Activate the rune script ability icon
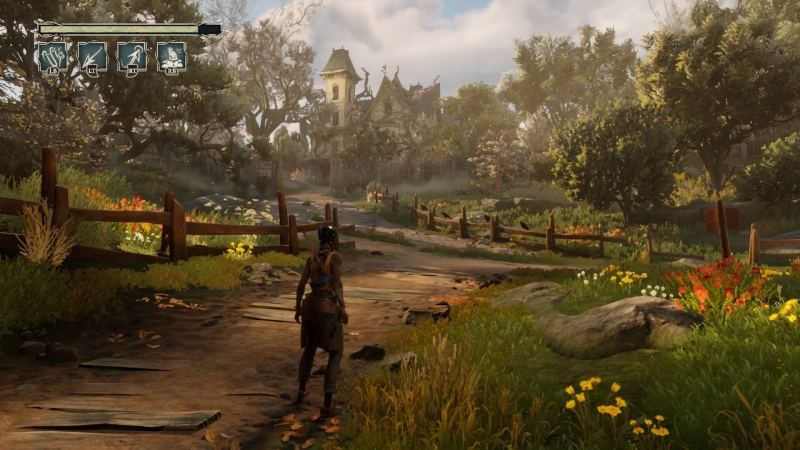The height and width of the screenshot is (450, 800). [52, 56]
